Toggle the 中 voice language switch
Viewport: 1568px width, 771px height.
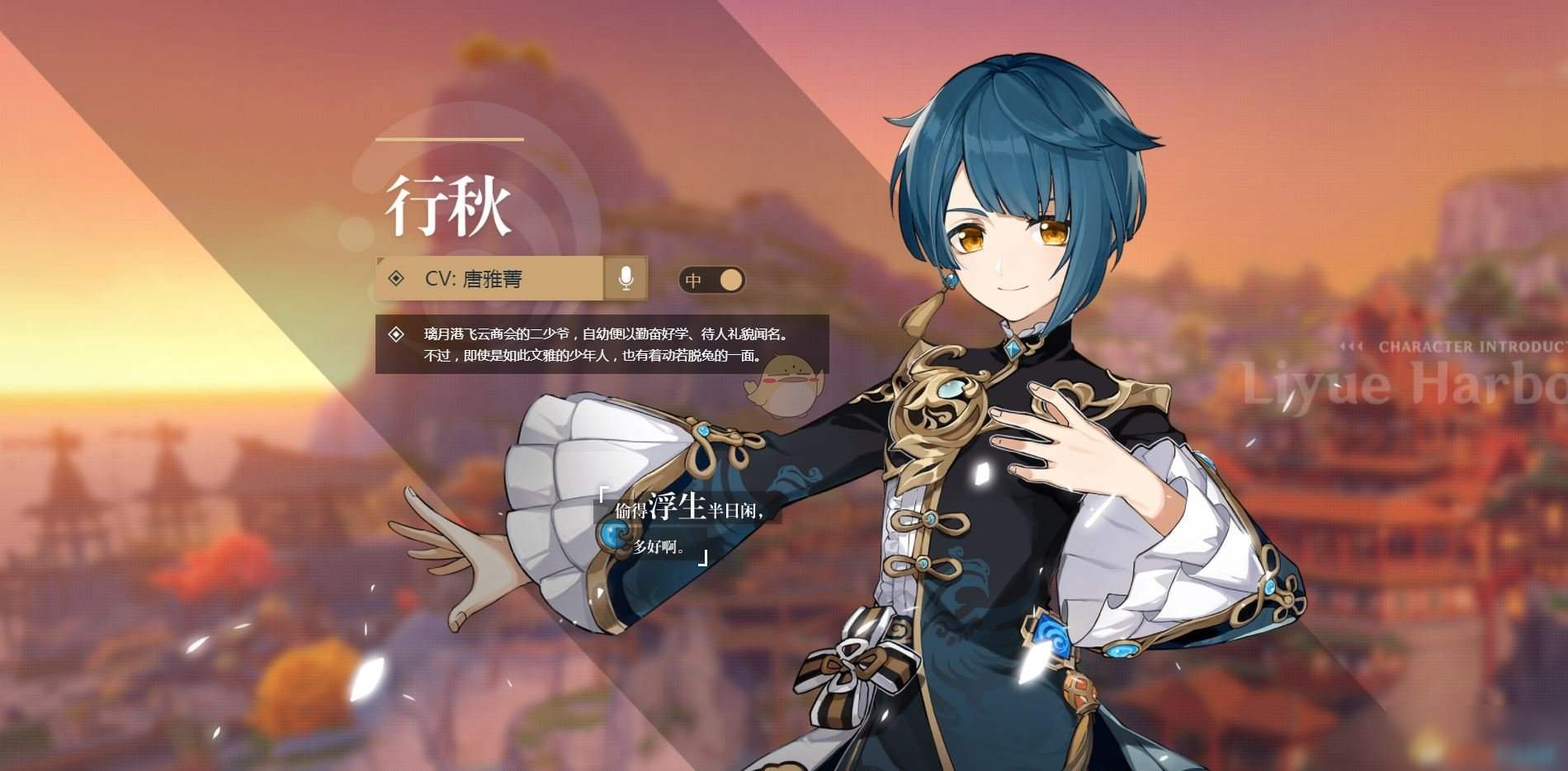(712, 280)
